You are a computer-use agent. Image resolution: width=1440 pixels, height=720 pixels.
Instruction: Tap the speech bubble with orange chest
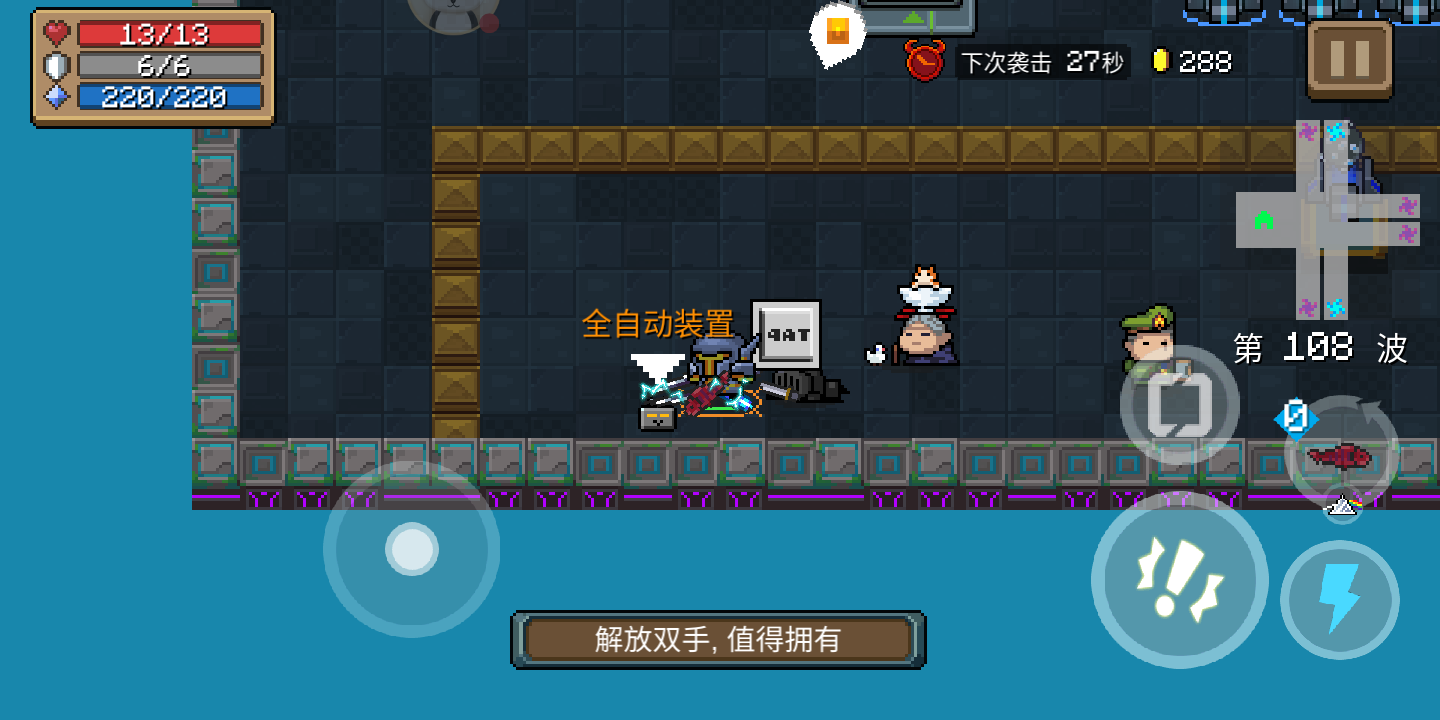click(836, 32)
